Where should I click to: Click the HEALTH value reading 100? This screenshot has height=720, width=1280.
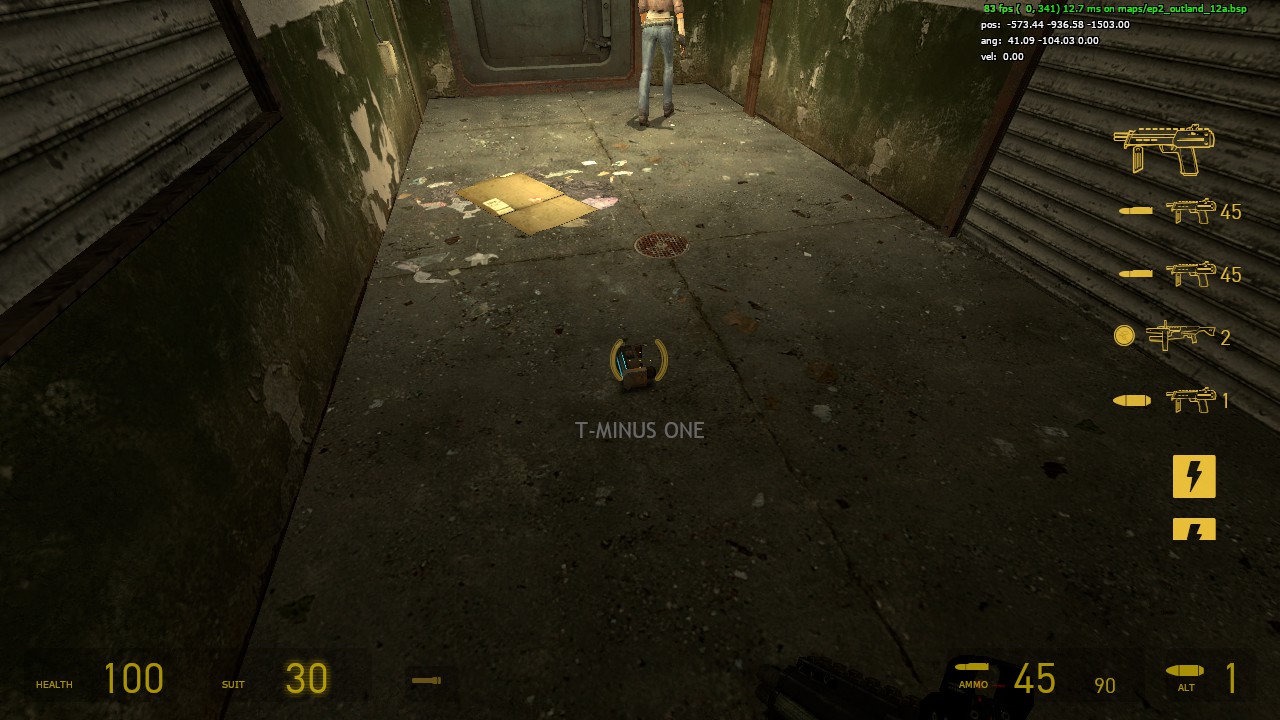[135, 679]
